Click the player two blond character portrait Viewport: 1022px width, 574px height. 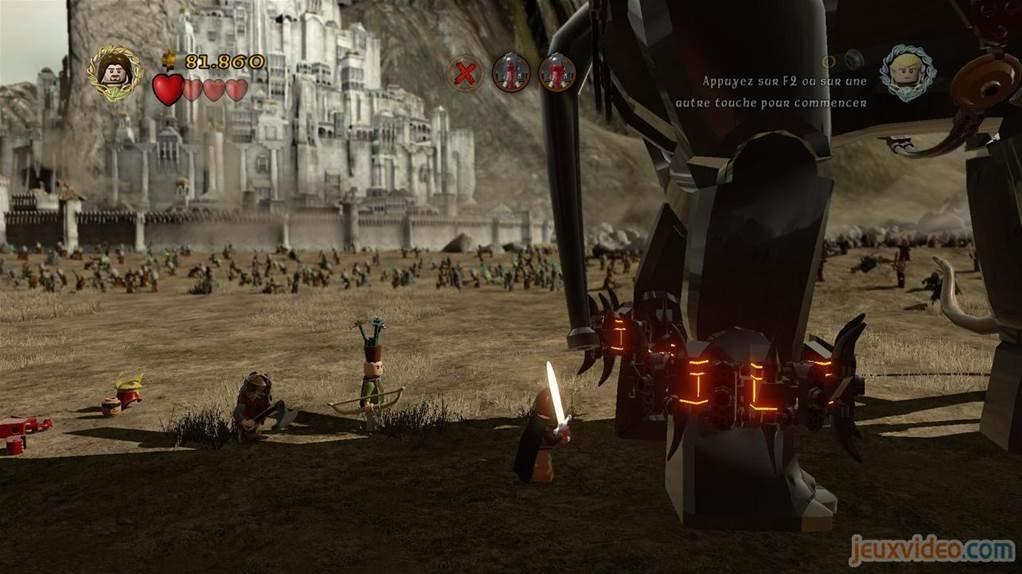907,72
